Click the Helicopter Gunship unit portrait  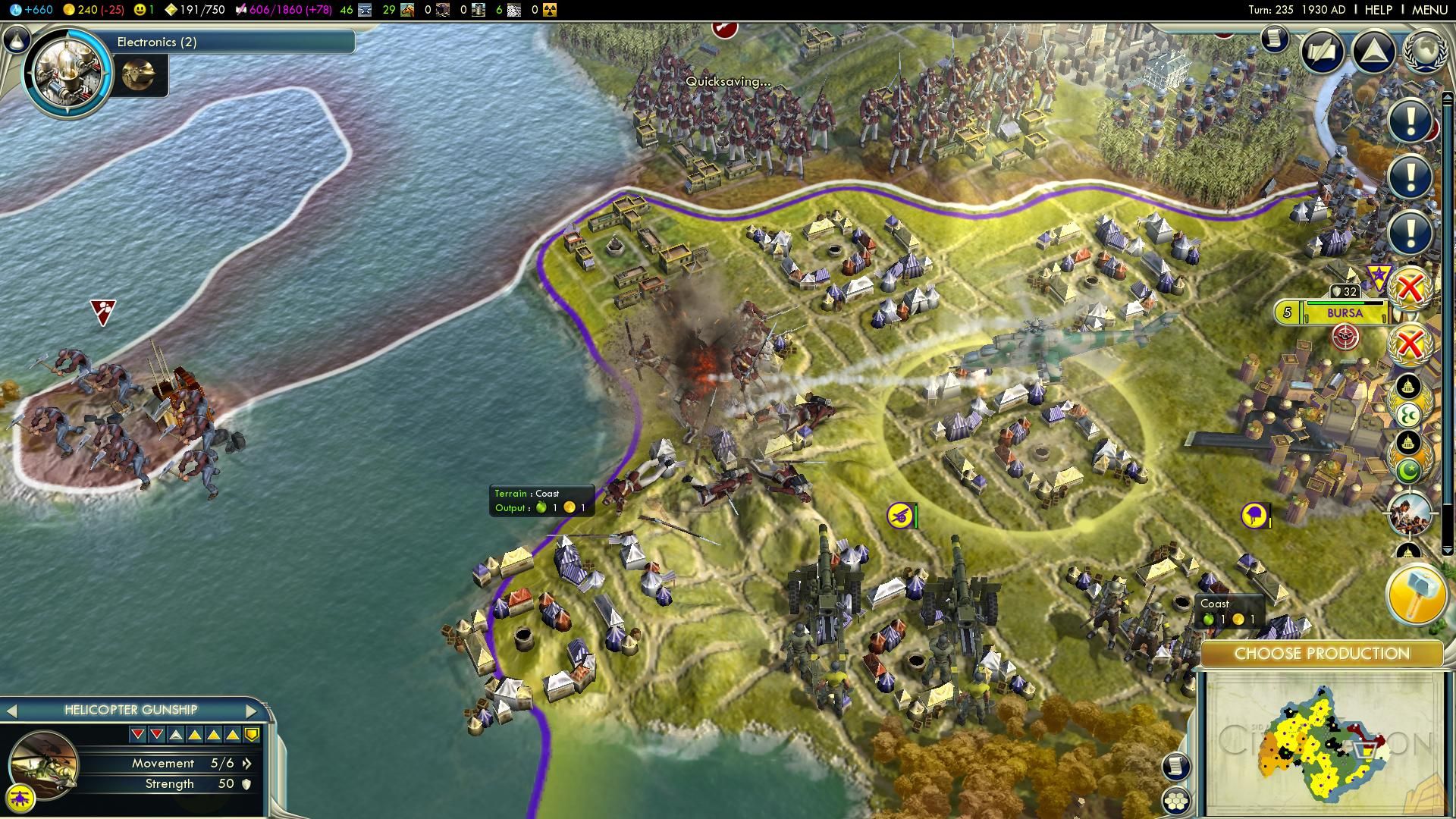(x=43, y=764)
